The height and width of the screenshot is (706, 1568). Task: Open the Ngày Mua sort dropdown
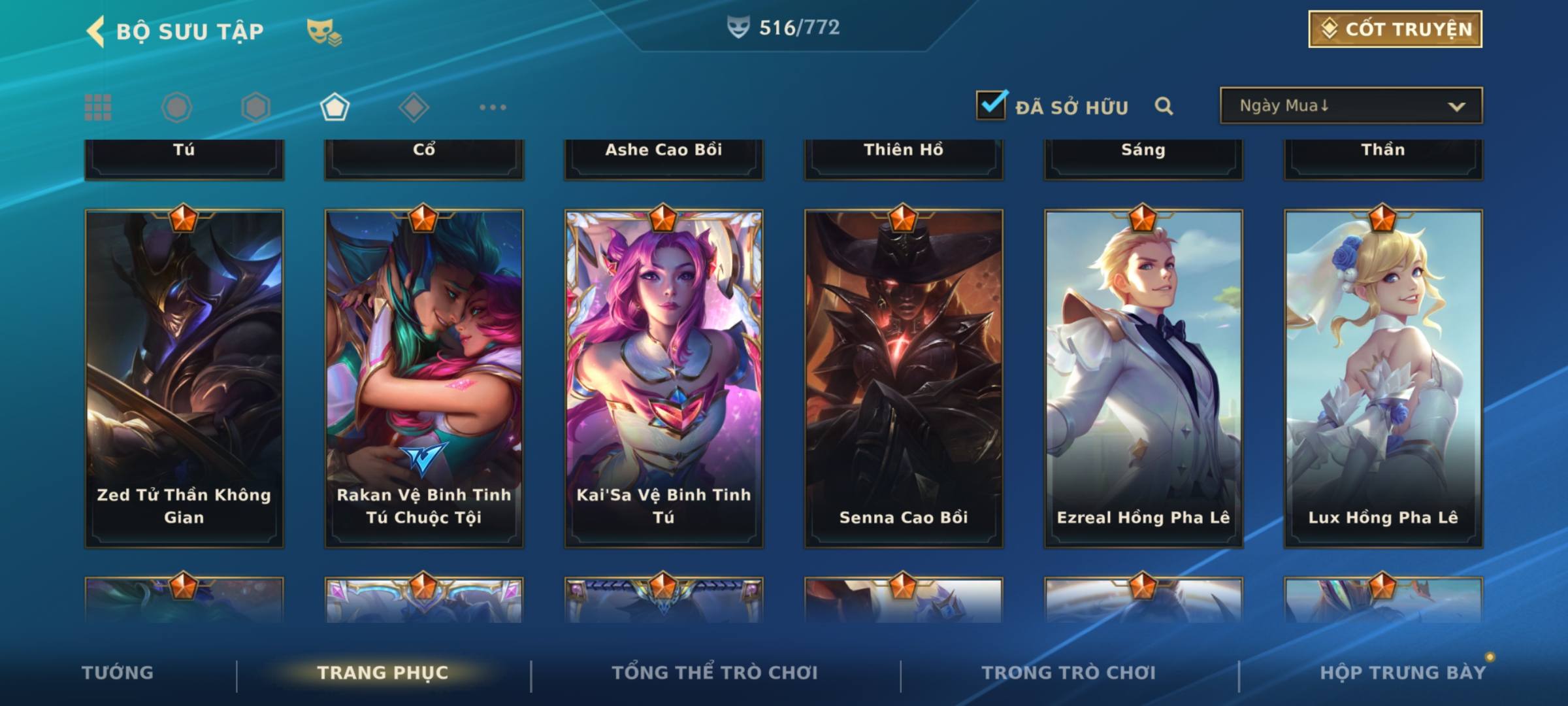pos(1350,106)
